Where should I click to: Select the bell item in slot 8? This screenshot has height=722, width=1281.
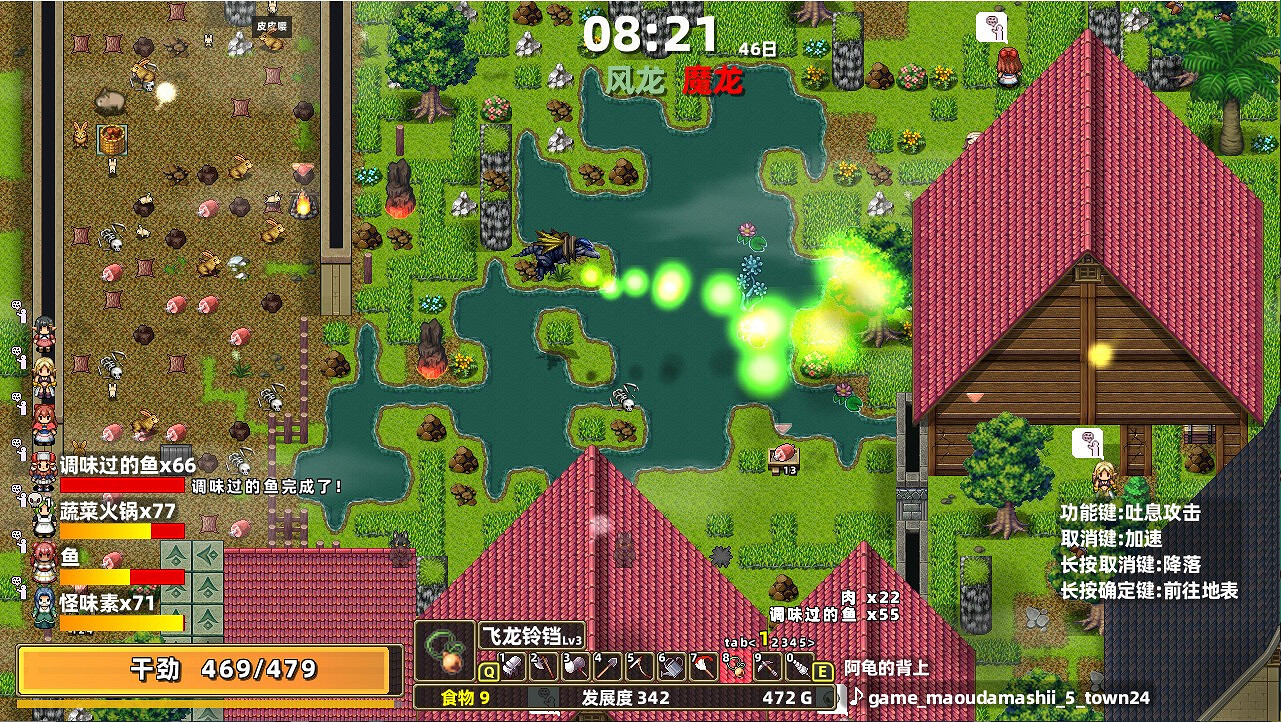pyautogui.click(x=735, y=666)
